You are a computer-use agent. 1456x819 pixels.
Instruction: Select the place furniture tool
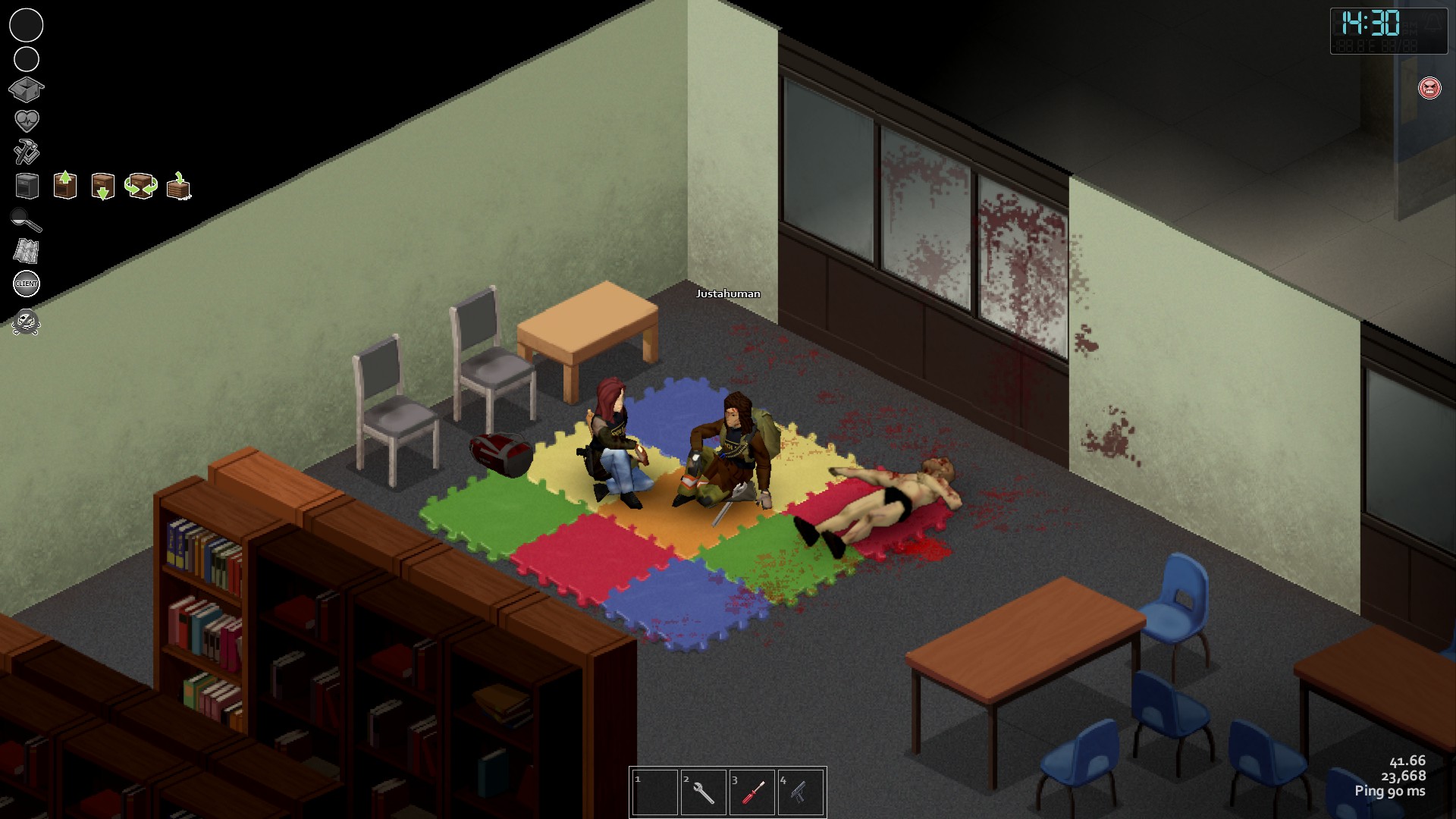point(102,186)
